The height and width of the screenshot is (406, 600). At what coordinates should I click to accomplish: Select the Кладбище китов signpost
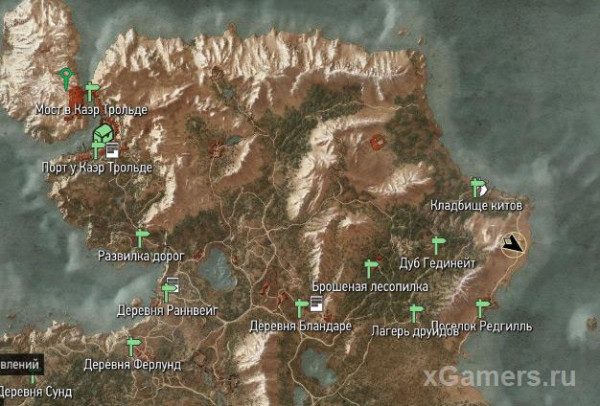point(476,188)
